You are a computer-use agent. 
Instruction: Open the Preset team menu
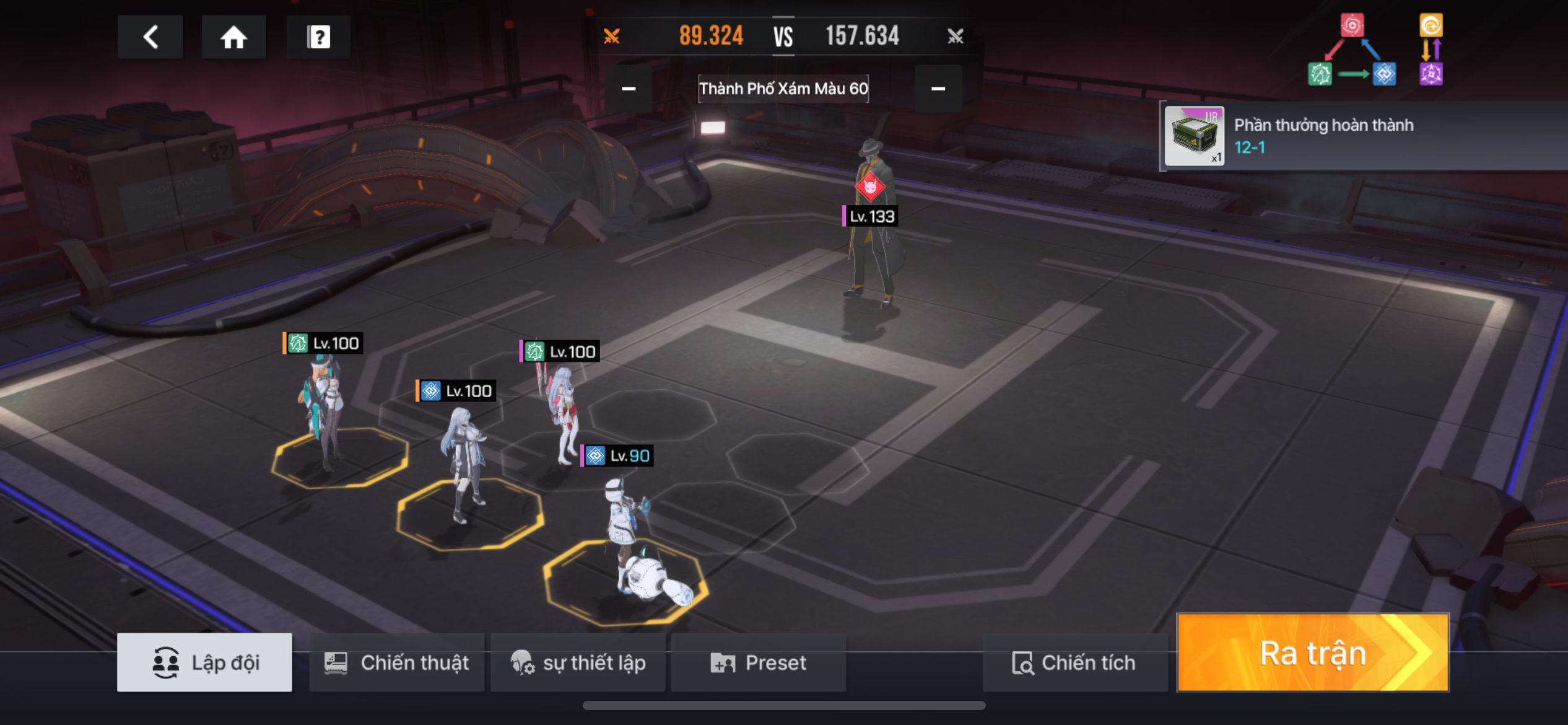tap(758, 662)
